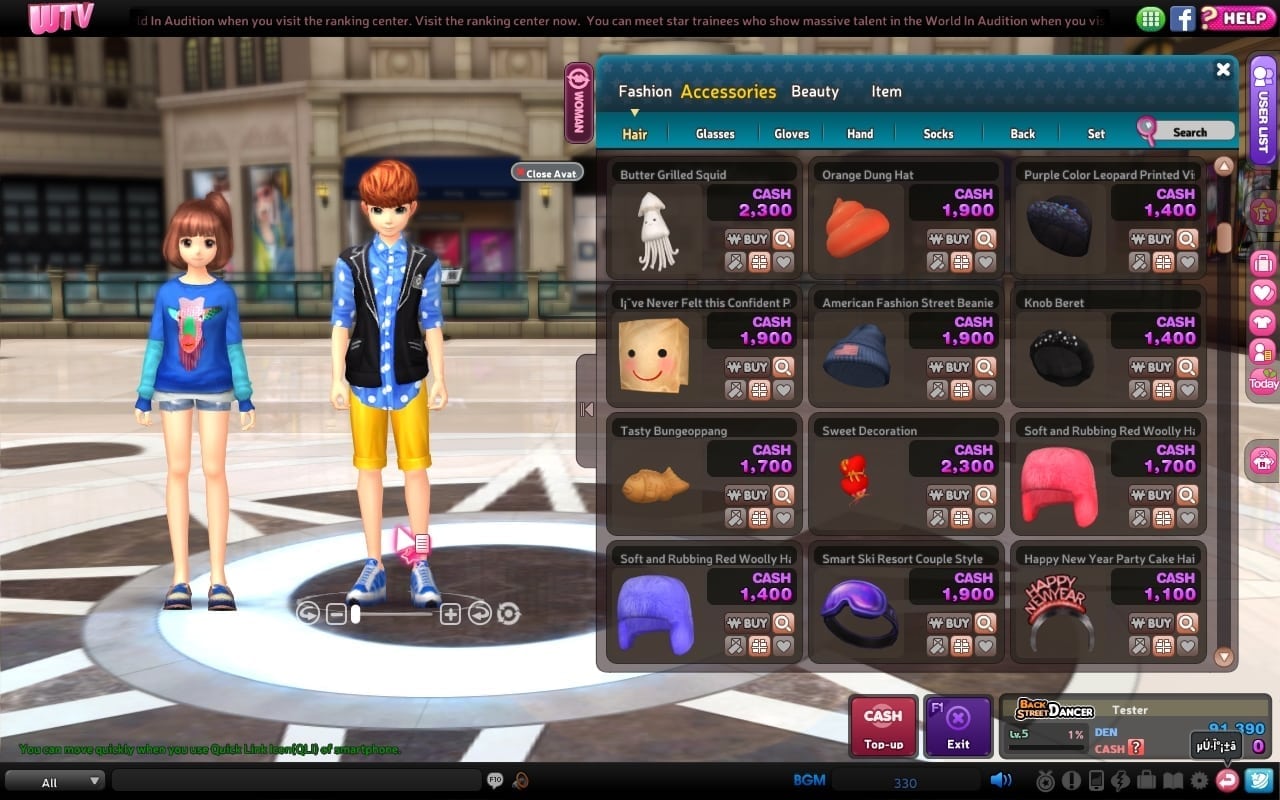Buy the Butter Grilled Squid
This screenshot has width=1280, height=800.
click(x=748, y=239)
